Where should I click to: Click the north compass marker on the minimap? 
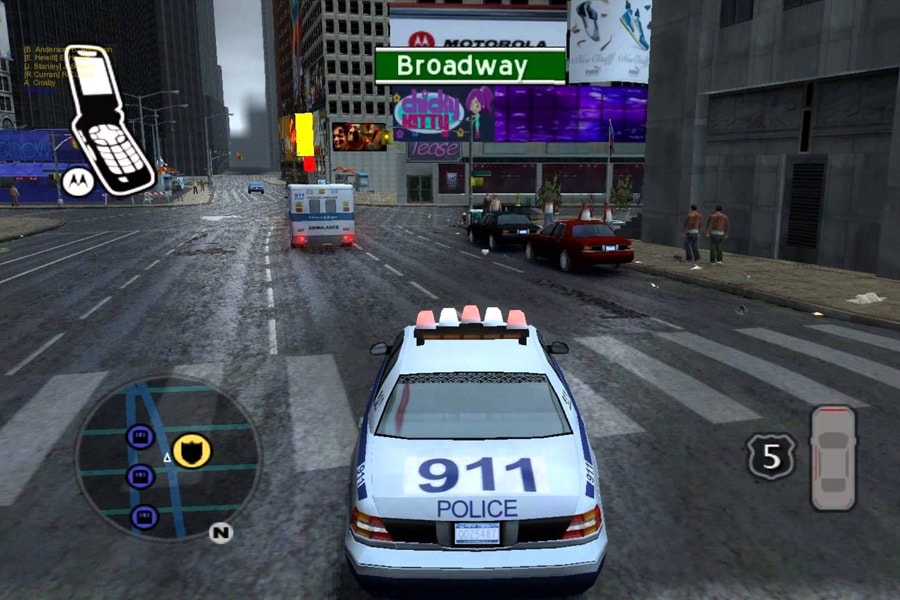pyautogui.click(x=221, y=532)
